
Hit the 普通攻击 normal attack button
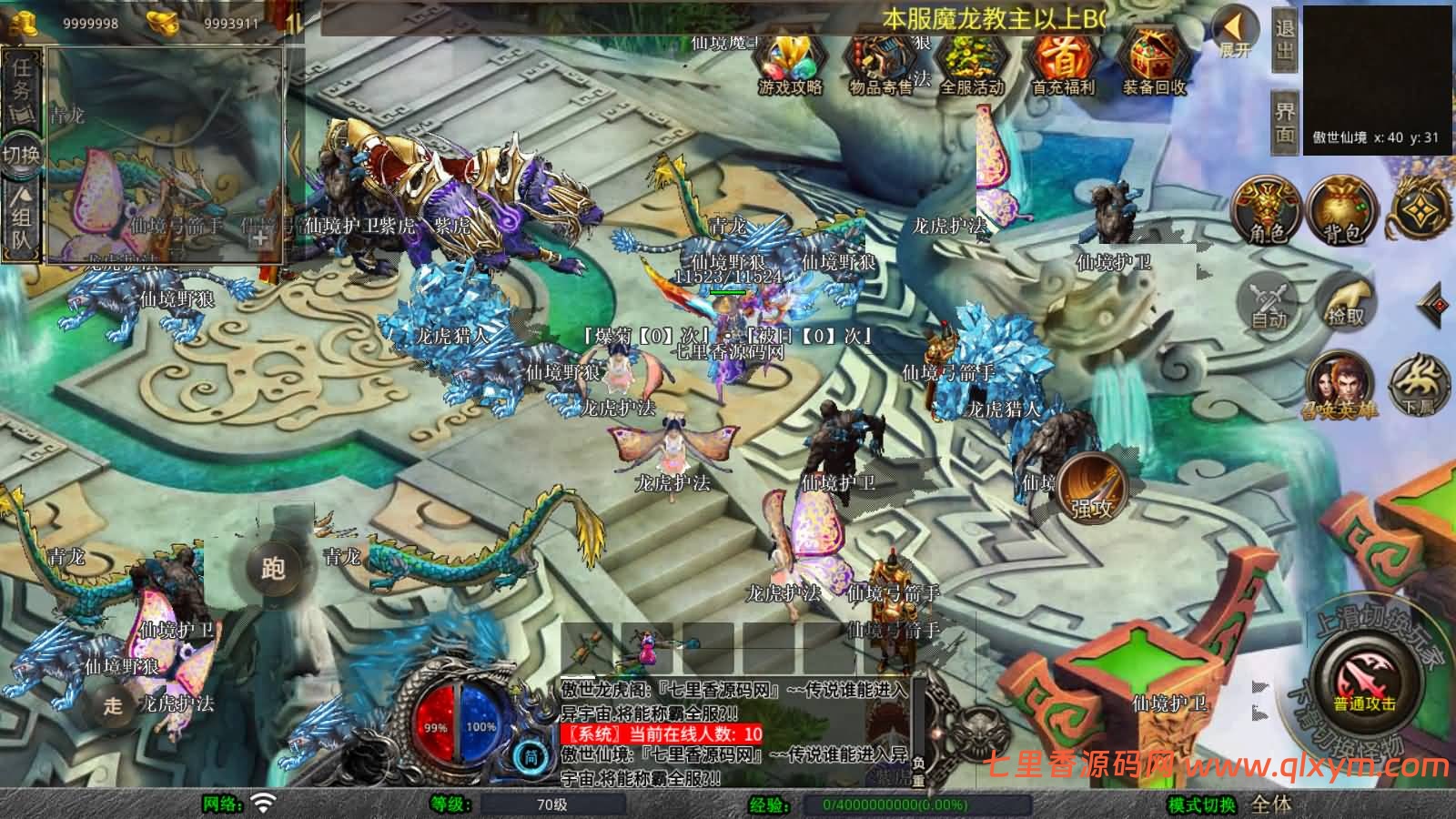click(1365, 678)
